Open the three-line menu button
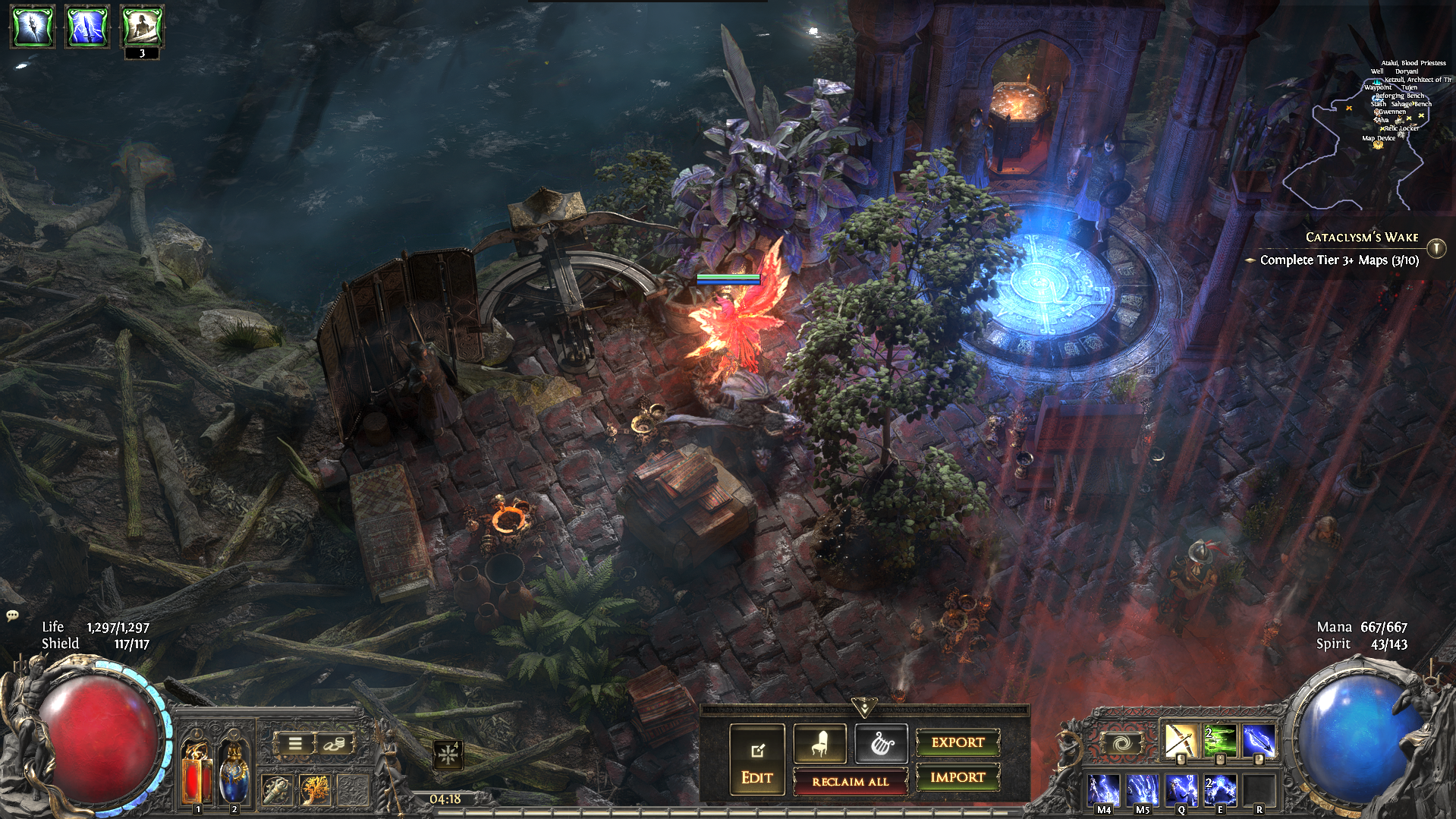This screenshot has height=819, width=1456. tap(294, 744)
